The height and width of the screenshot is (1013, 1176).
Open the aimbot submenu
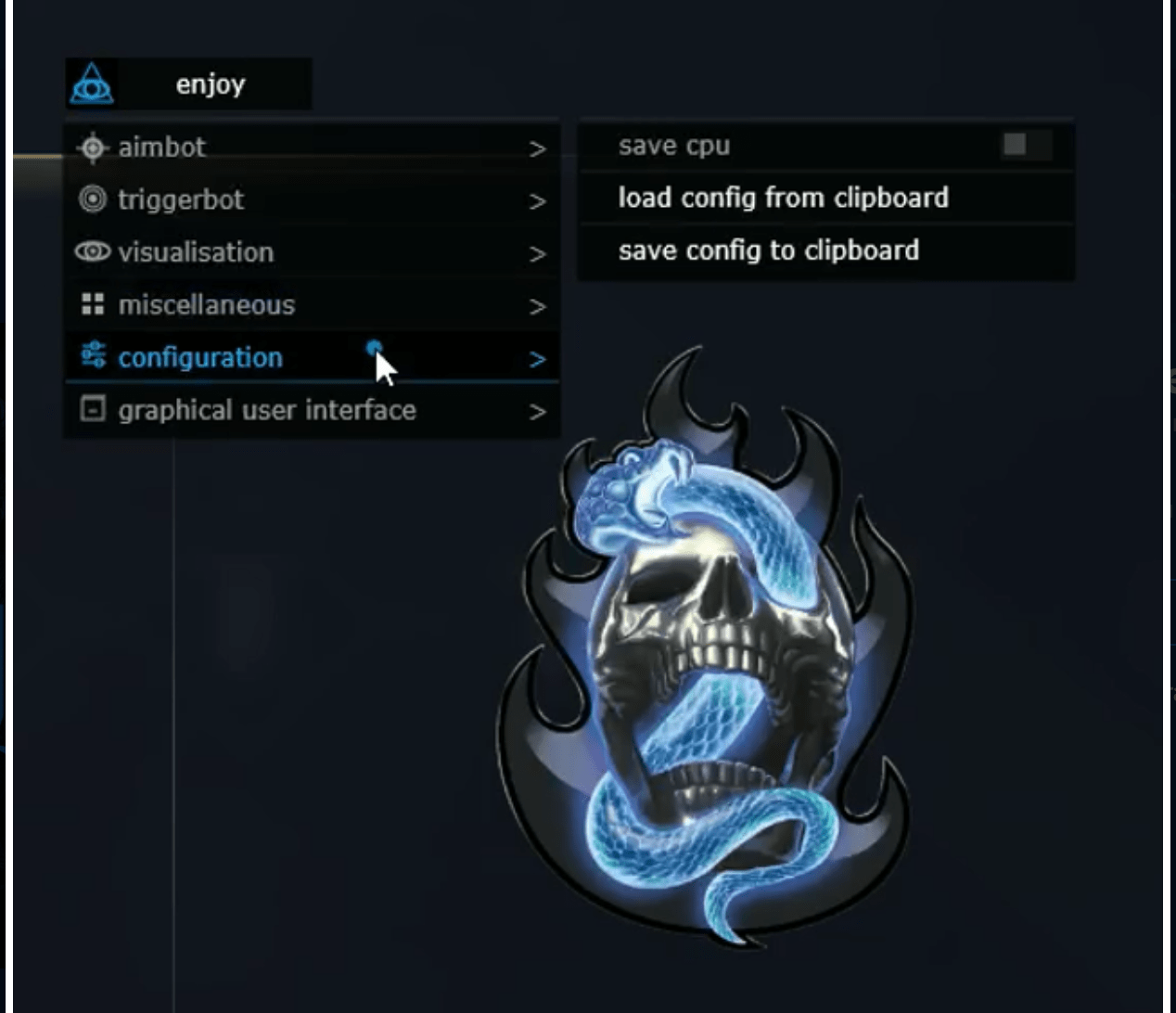coord(311,147)
